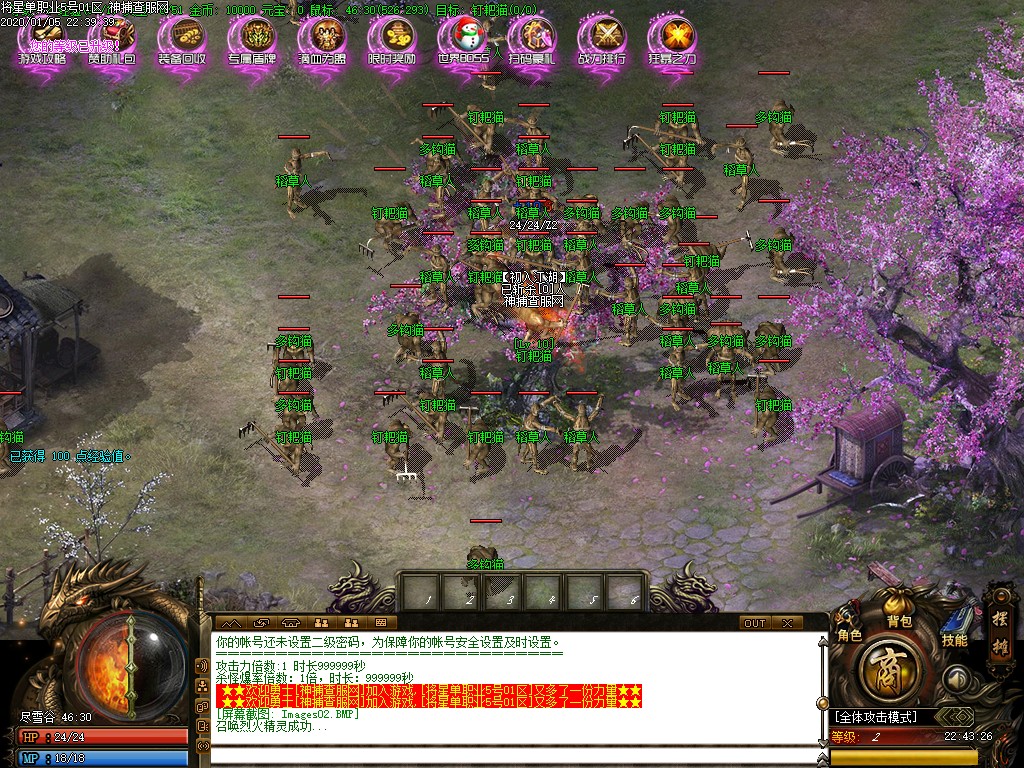The width and height of the screenshot is (1024, 768).
Task: Activate the 狂暴之力 berserk power icon
Action: (672, 41)
